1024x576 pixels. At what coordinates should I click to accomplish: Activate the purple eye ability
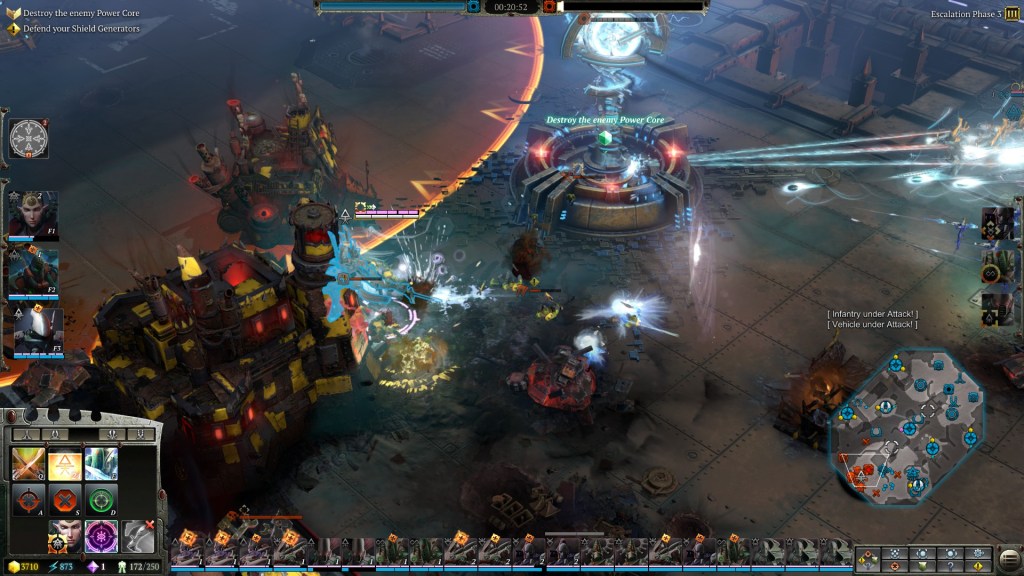coord(101,536)
